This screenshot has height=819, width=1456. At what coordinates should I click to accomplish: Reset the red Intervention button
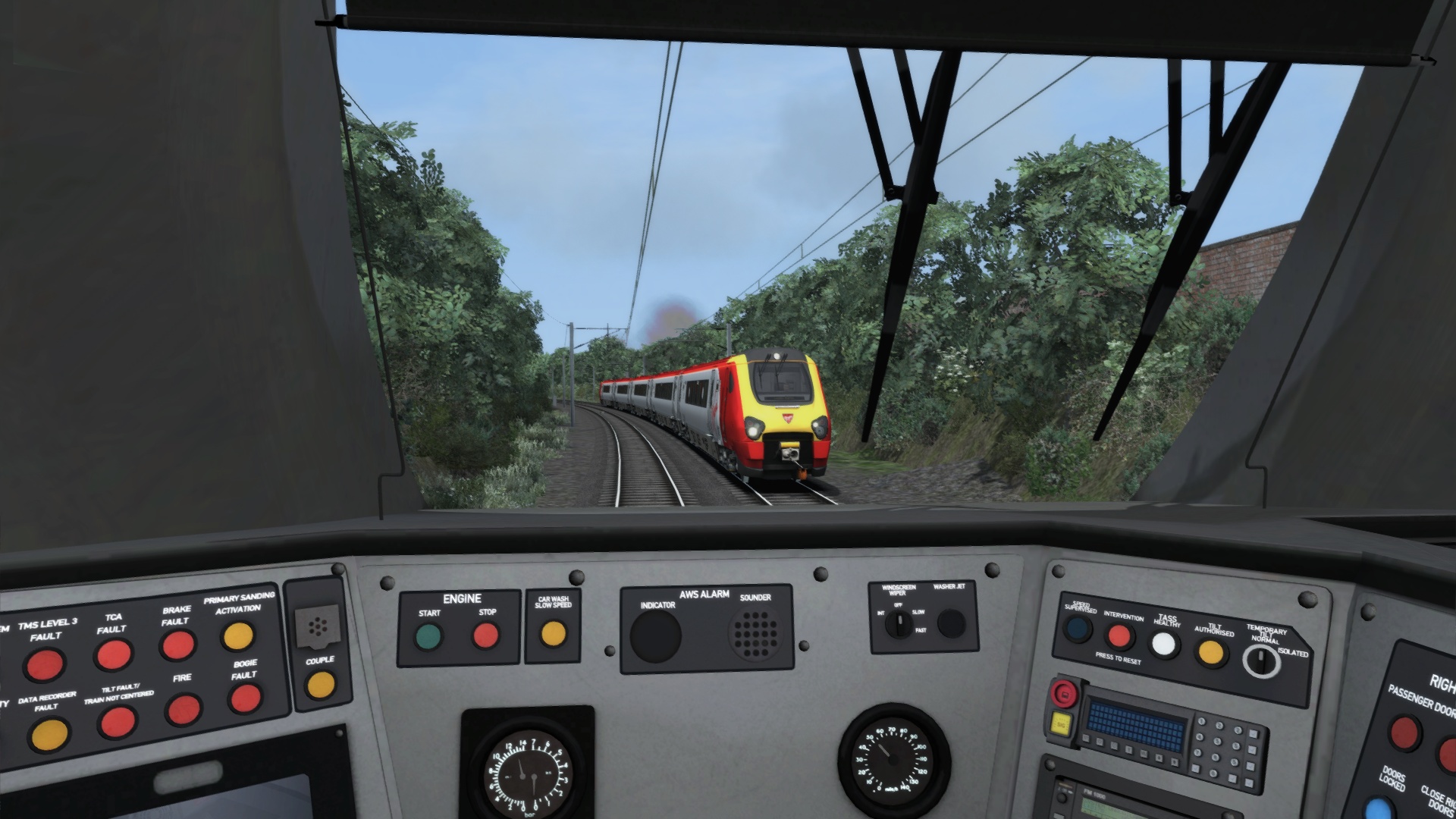(x=1119, y=635)
